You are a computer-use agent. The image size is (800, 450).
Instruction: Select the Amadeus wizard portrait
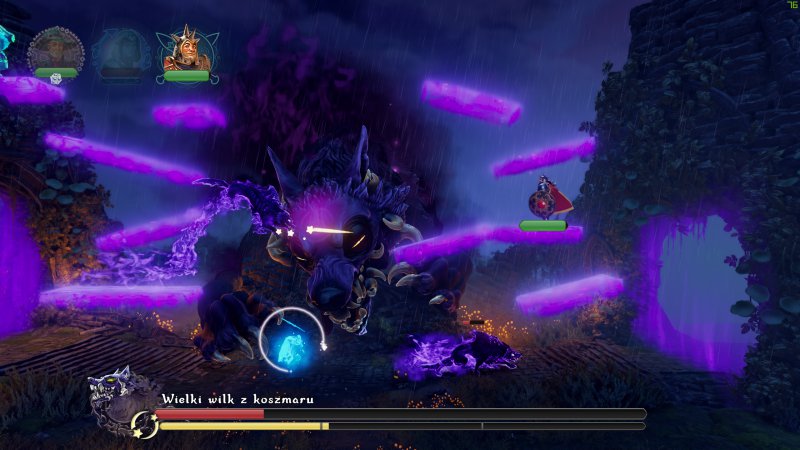pyautogui.click(x=55, y=50)
